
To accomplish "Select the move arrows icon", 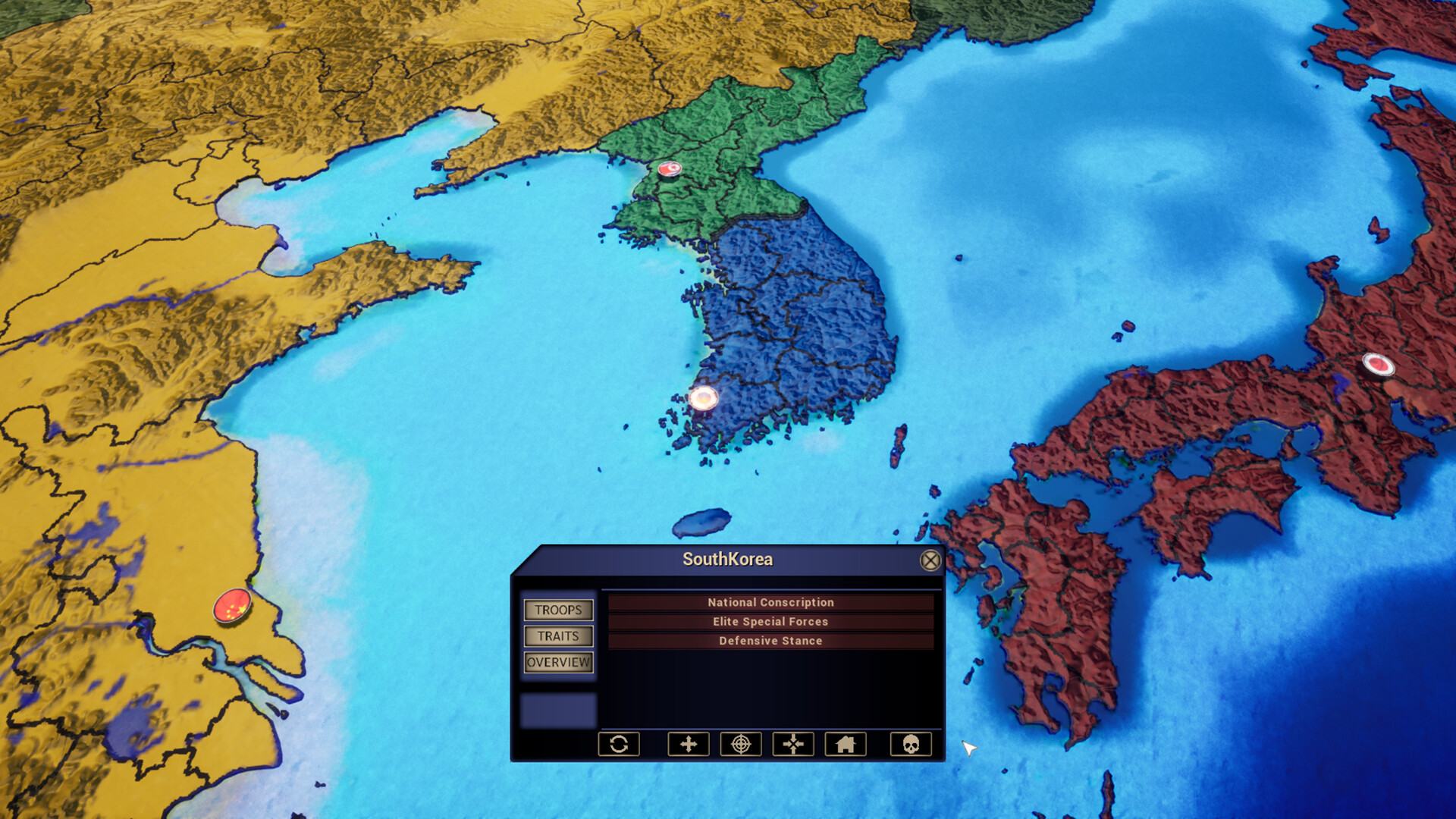I will click(x=689, y=745).
